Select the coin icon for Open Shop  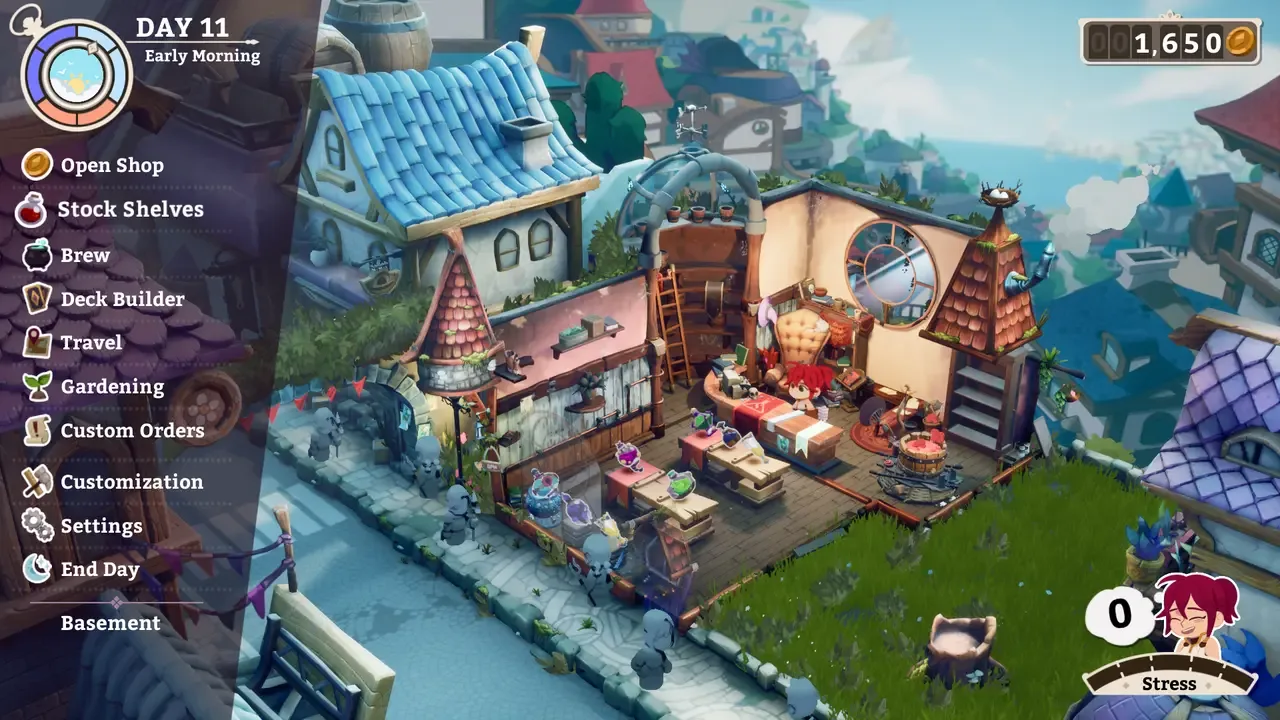click(36, 165)
